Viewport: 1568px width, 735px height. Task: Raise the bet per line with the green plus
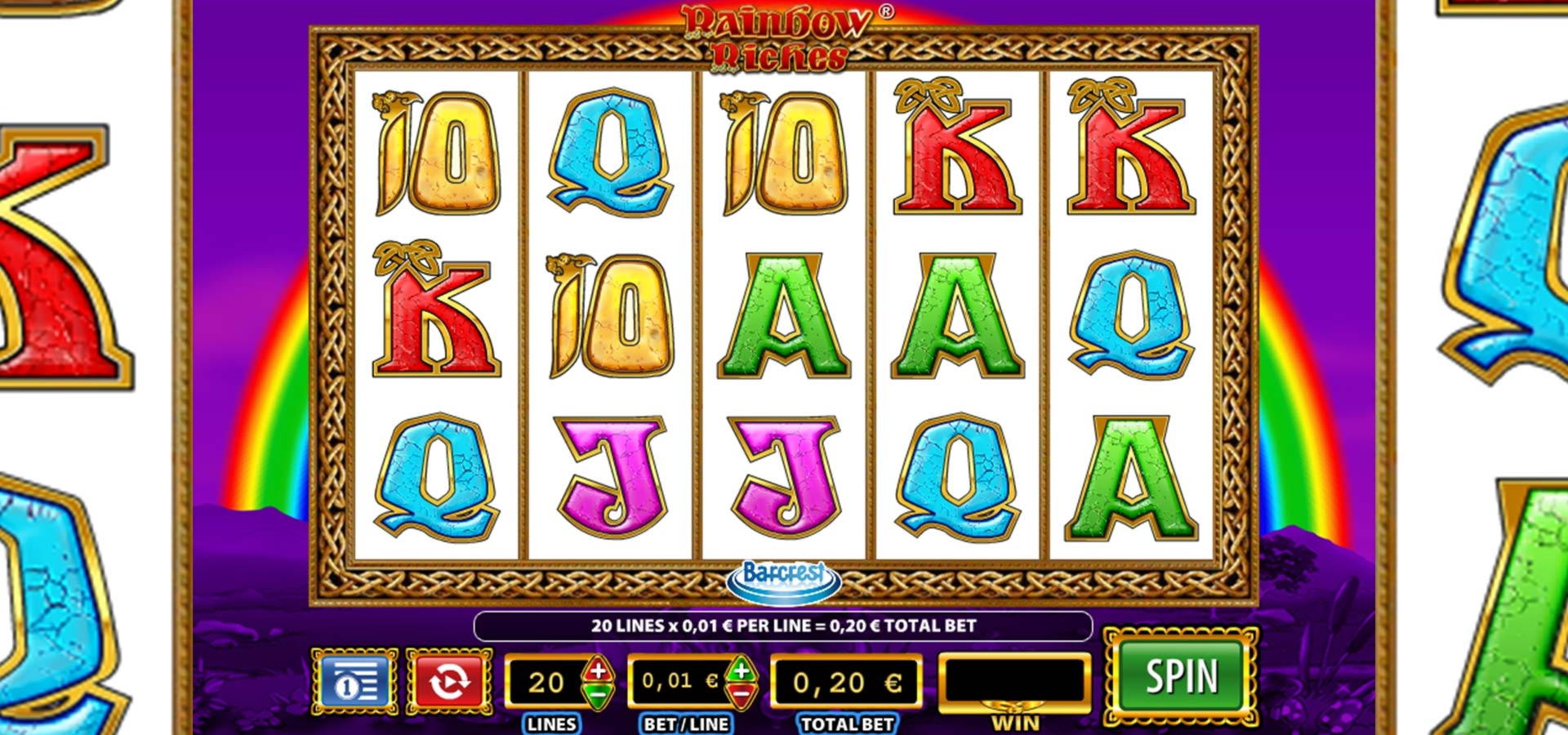741,670
